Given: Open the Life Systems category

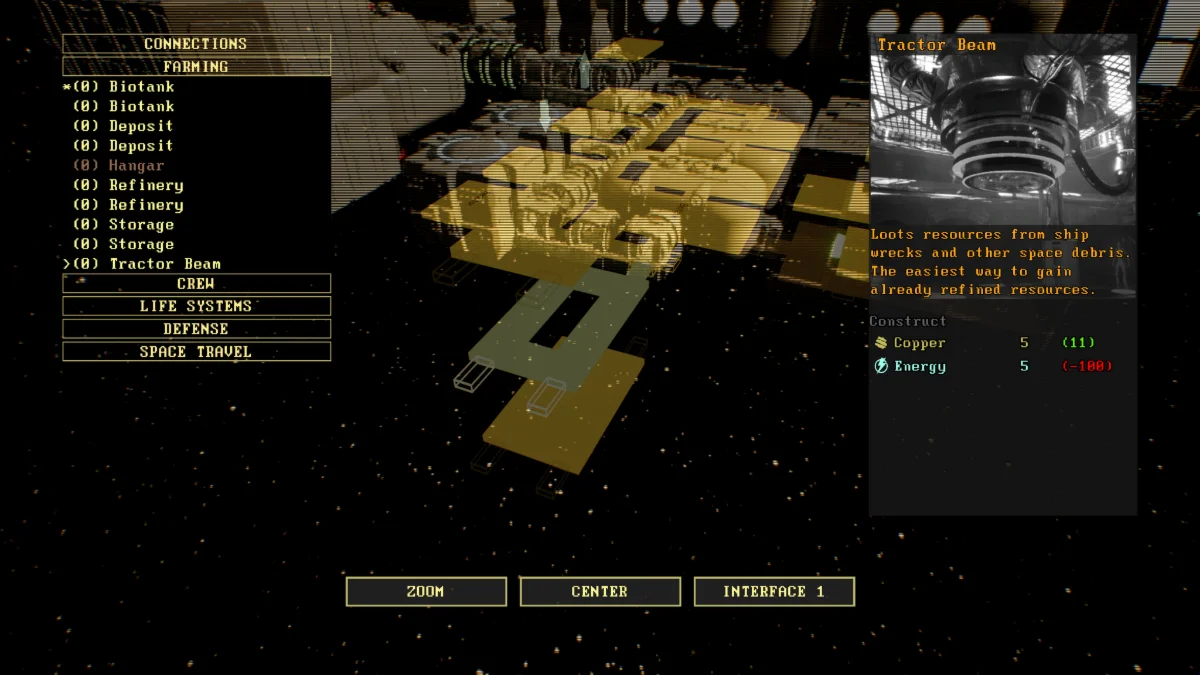Looking at the screenshot, I should (196, 306).
